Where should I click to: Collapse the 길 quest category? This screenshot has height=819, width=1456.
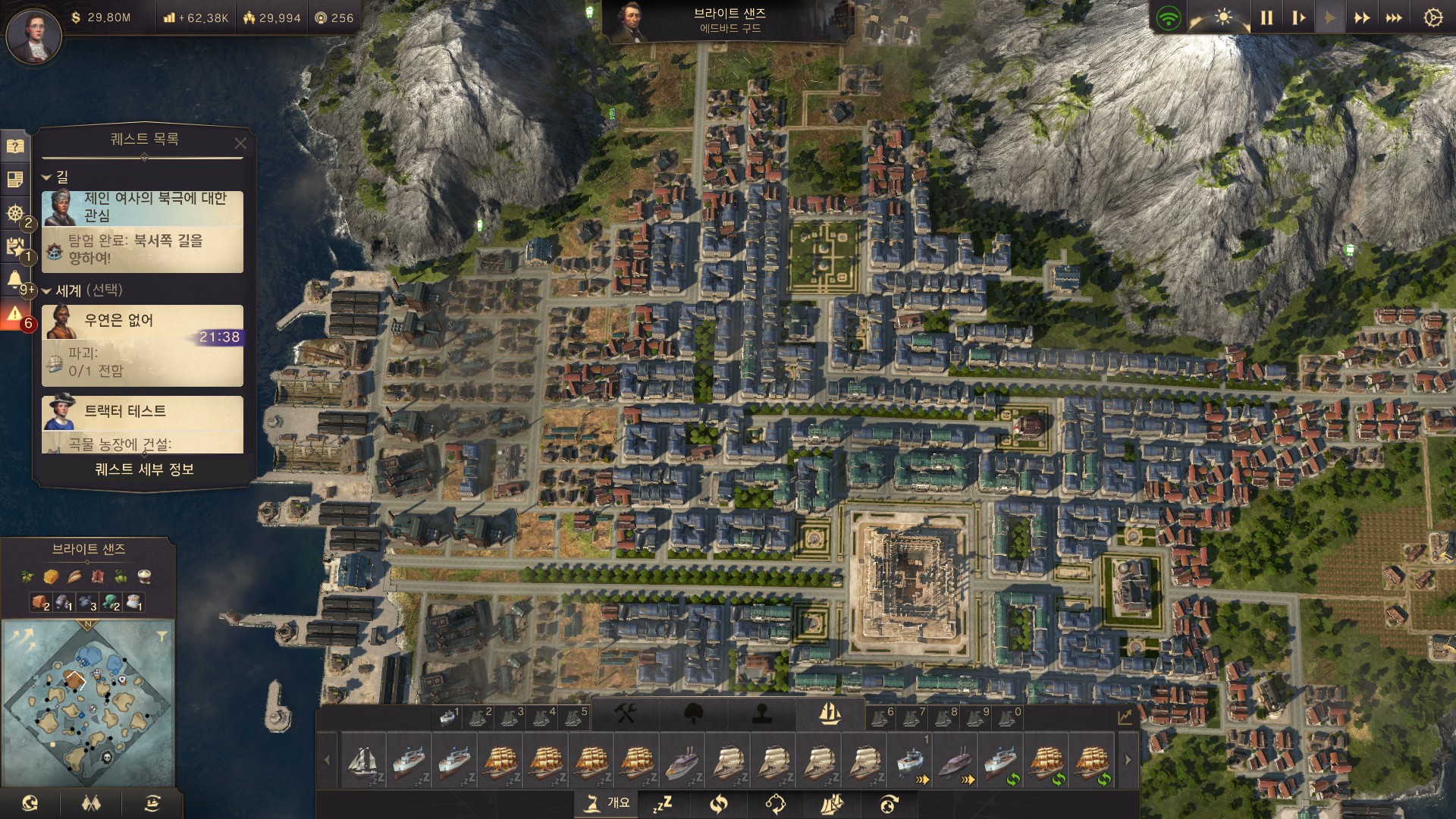[46, 177]
